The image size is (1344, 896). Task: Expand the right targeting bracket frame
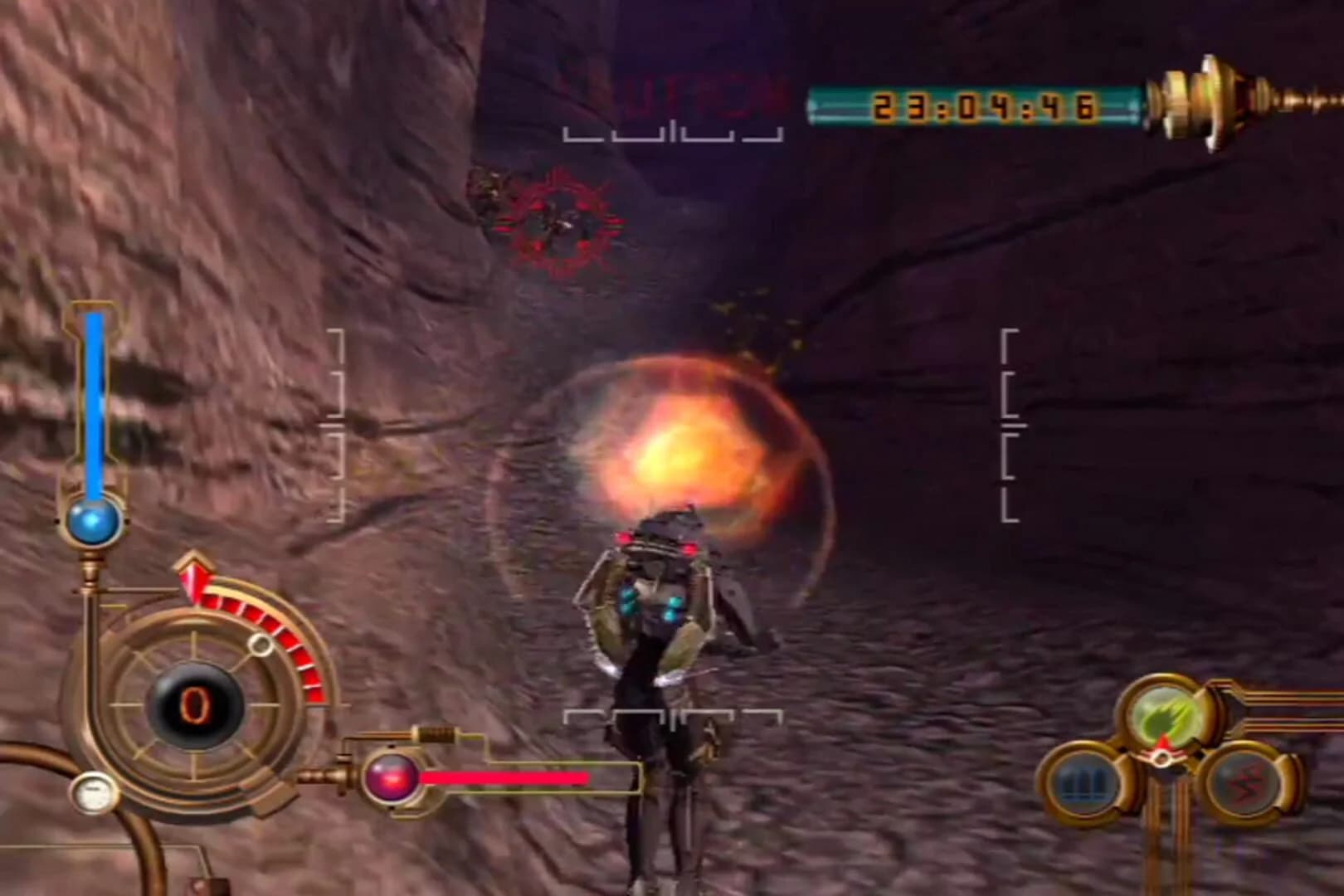(1010, 423)
